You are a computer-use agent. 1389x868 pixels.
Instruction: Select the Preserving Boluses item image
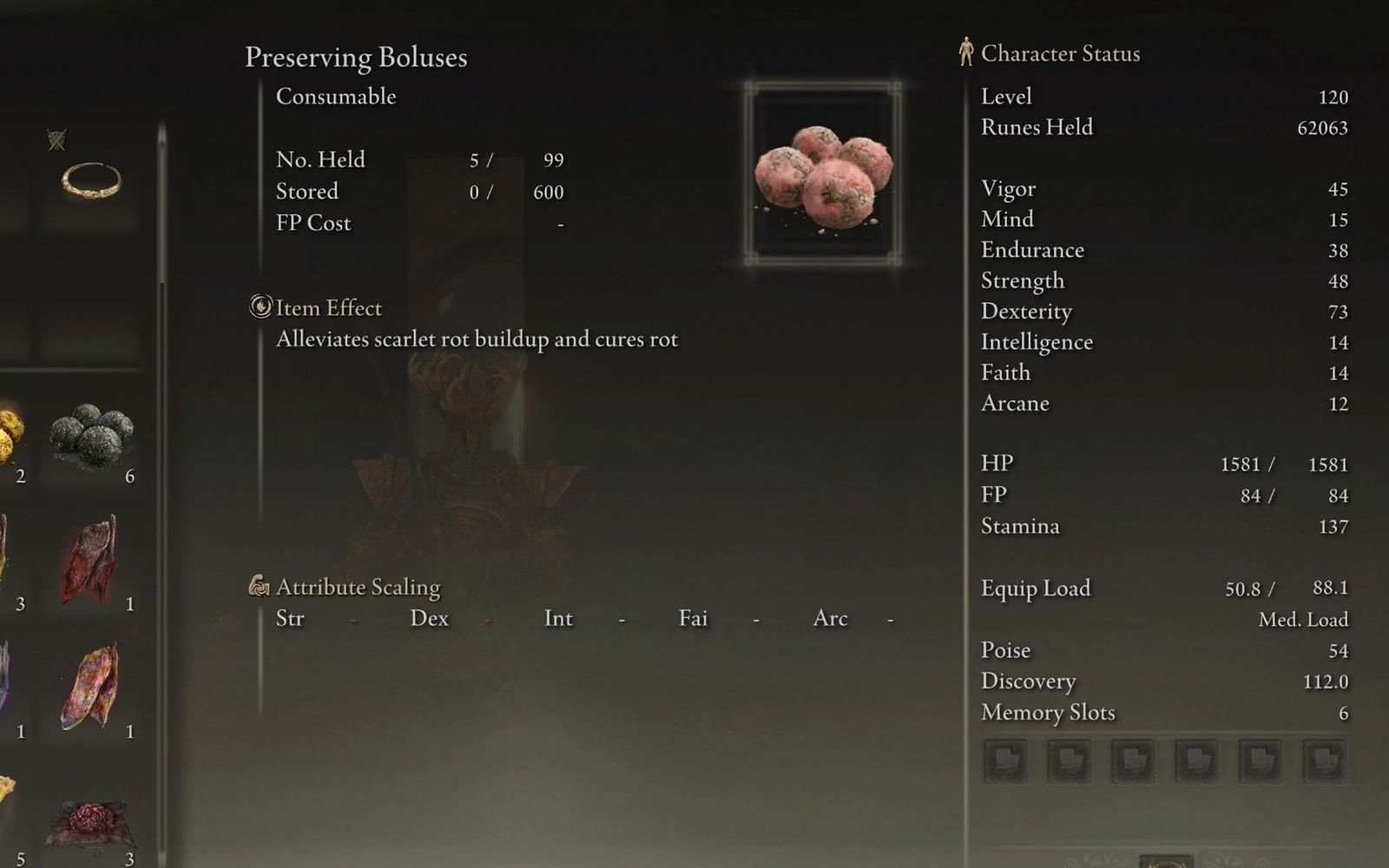pyautogui.click(x=821, y=171)
